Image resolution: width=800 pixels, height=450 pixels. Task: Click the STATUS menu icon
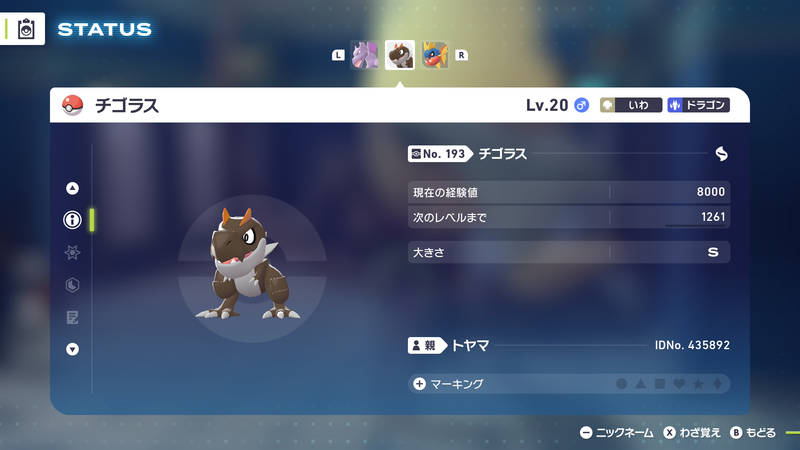tap(27, 29)
